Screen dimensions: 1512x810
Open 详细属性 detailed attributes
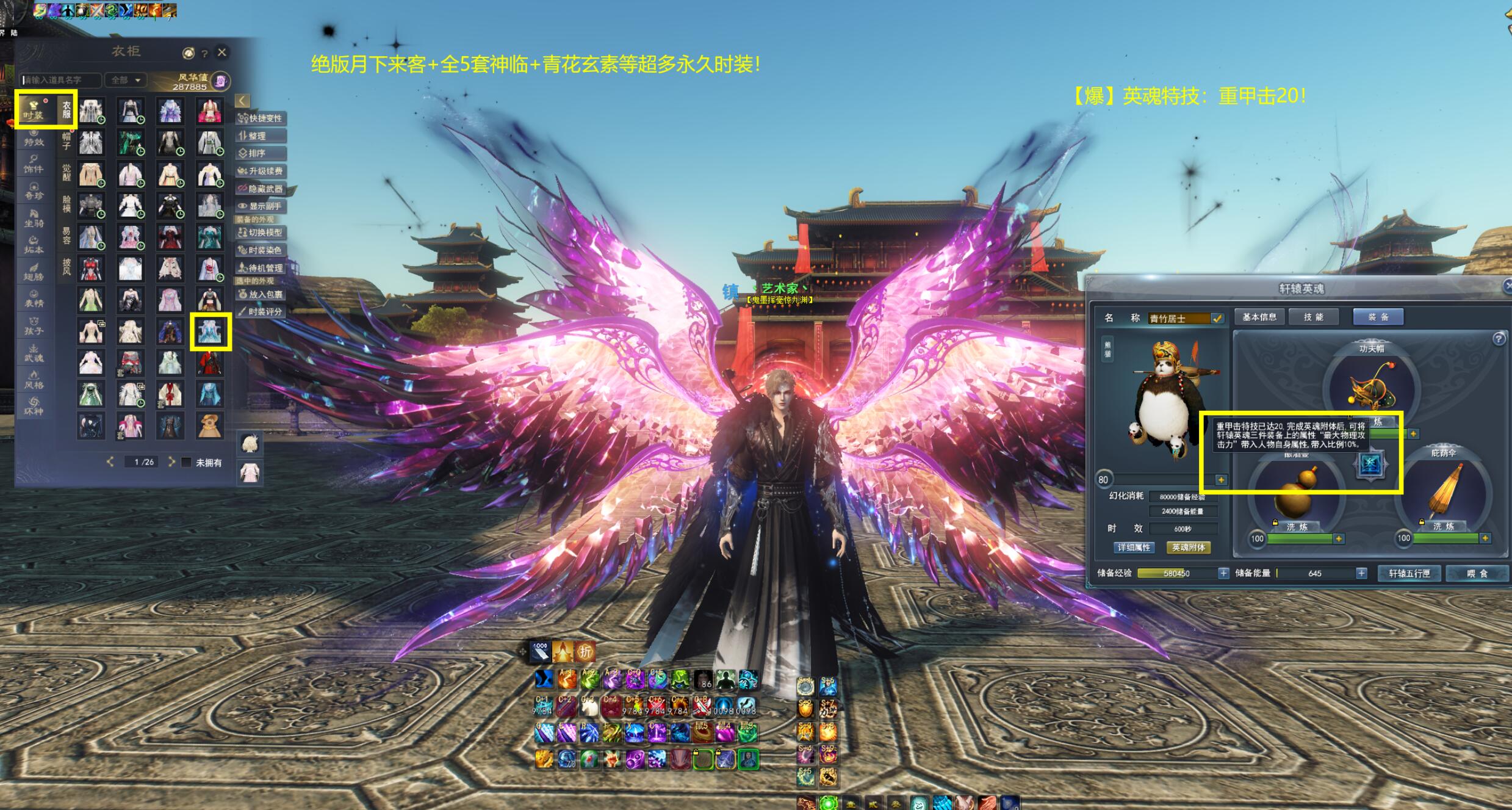[1134, 548]
